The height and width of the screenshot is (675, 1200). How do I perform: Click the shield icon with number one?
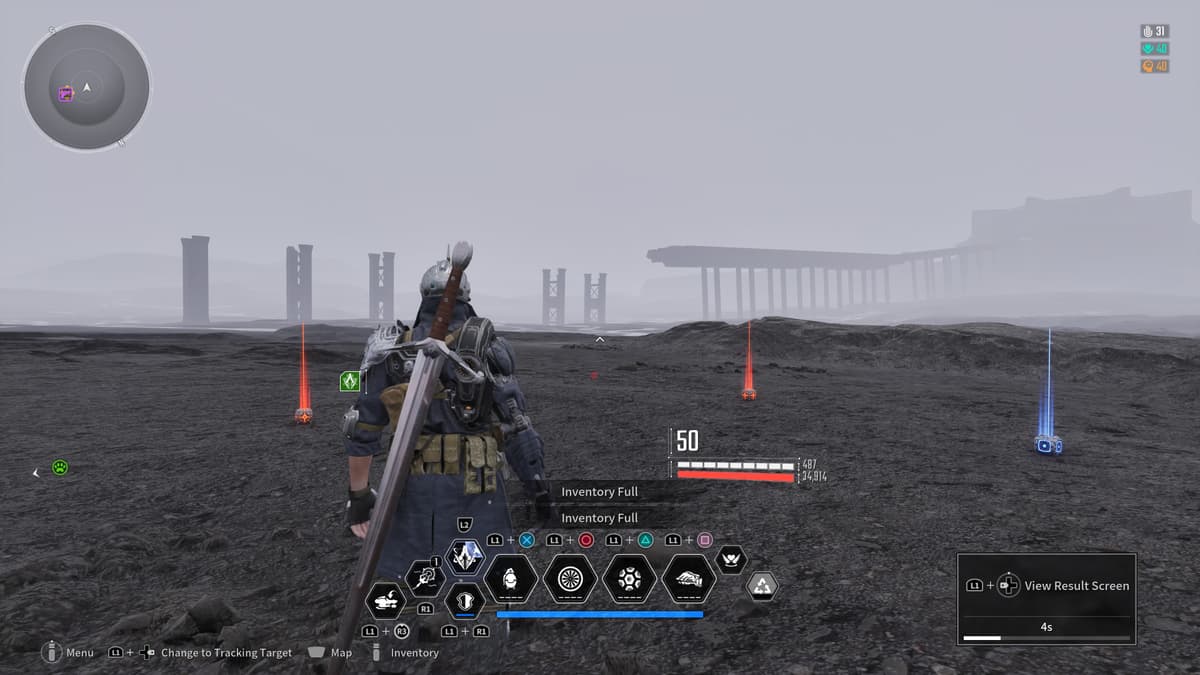[465, 602]
